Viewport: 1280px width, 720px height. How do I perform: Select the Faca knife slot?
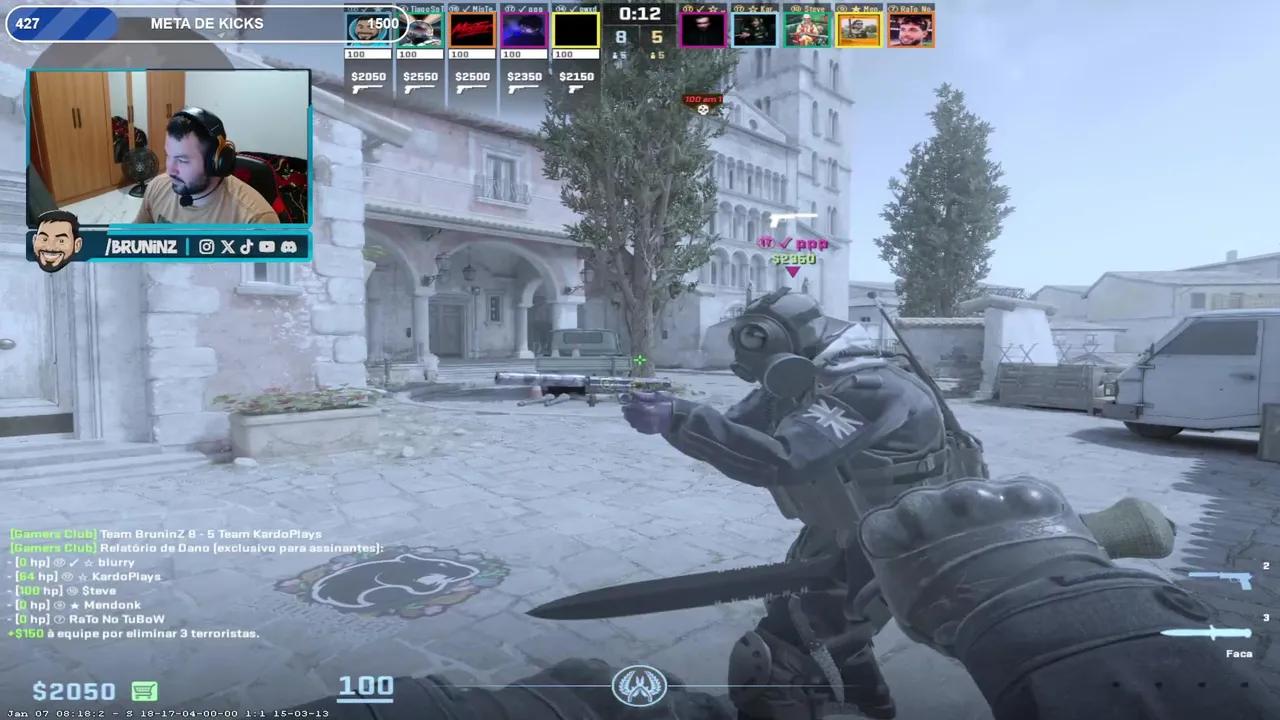[x=1211, y=633]
